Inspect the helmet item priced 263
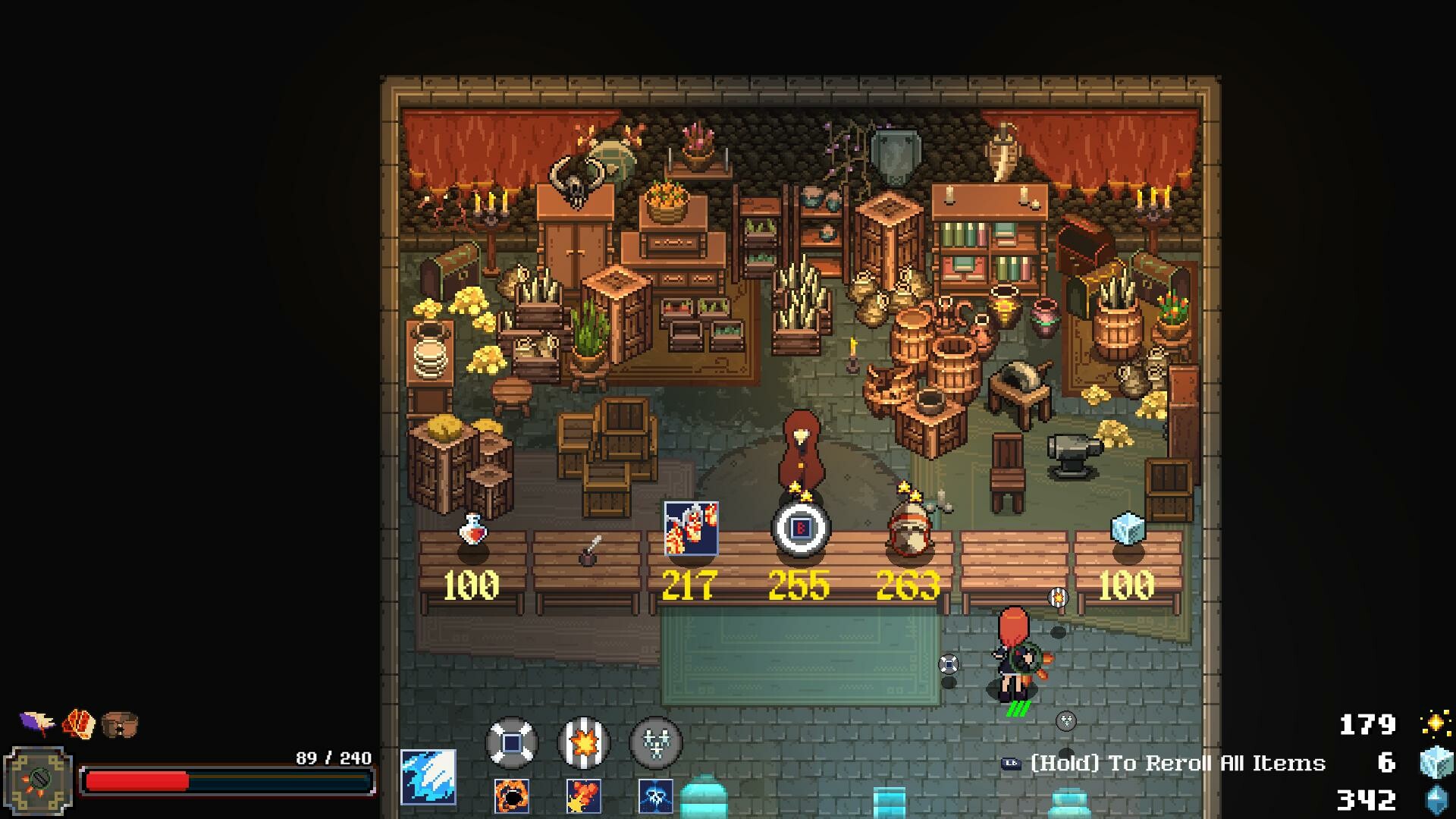1456x819 pixels. pos(909,528)
